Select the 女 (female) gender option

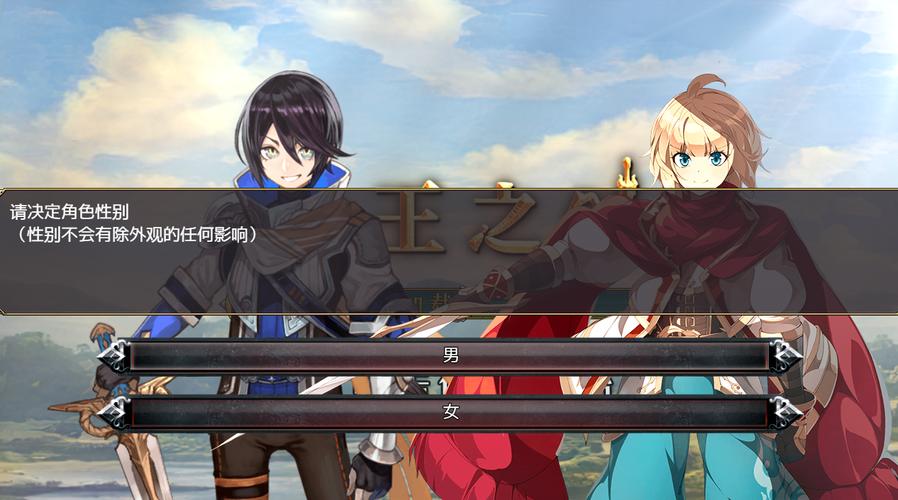pyautogui.click(x=449, y=411)
